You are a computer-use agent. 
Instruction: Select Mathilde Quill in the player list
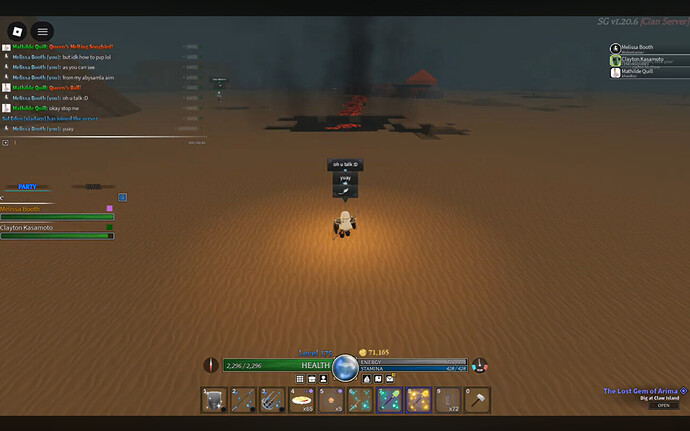(x=636, y=72)
